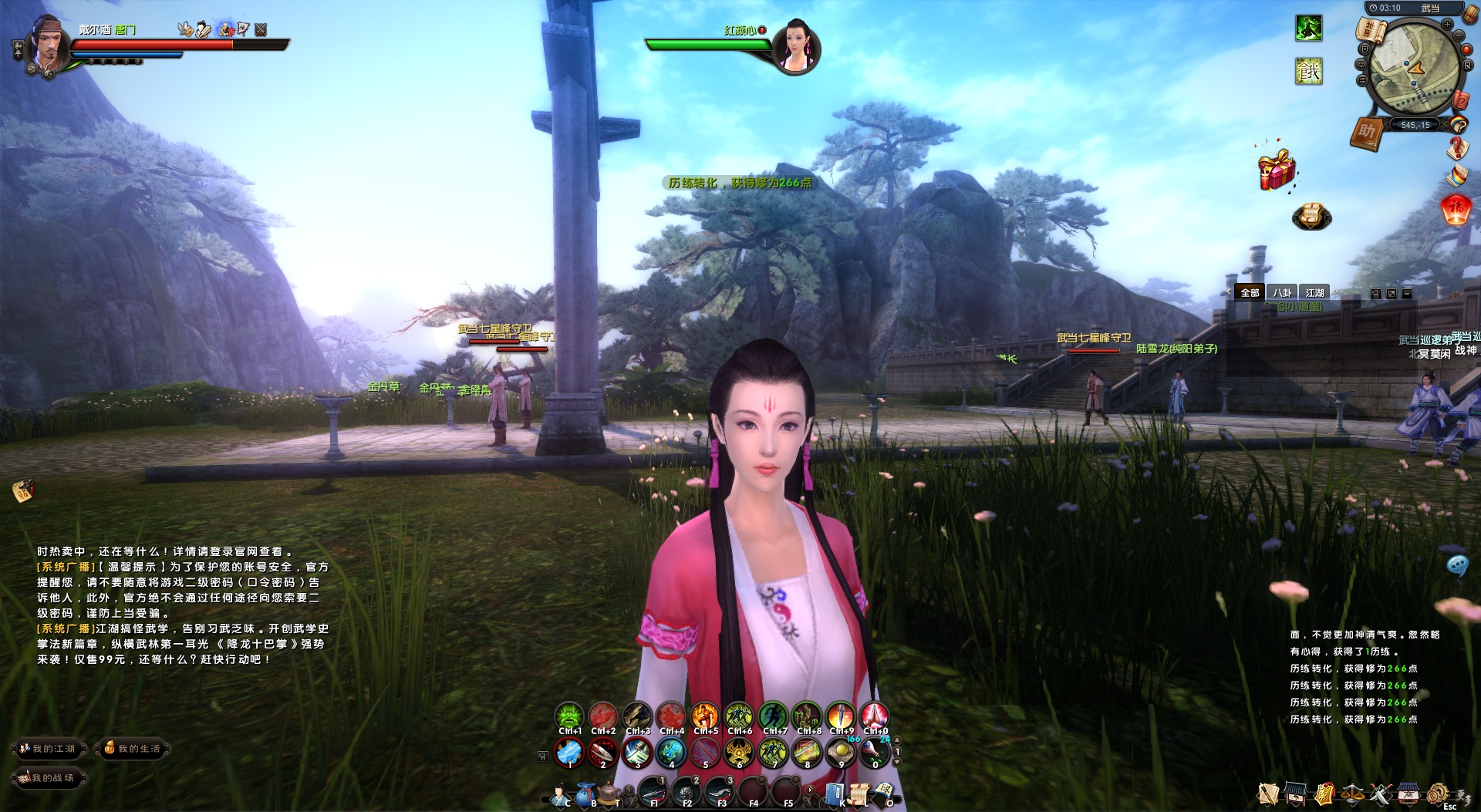
Task: Open the crossed daggers menu icon
Action: pyautogui.click(x=1380, y=793)
